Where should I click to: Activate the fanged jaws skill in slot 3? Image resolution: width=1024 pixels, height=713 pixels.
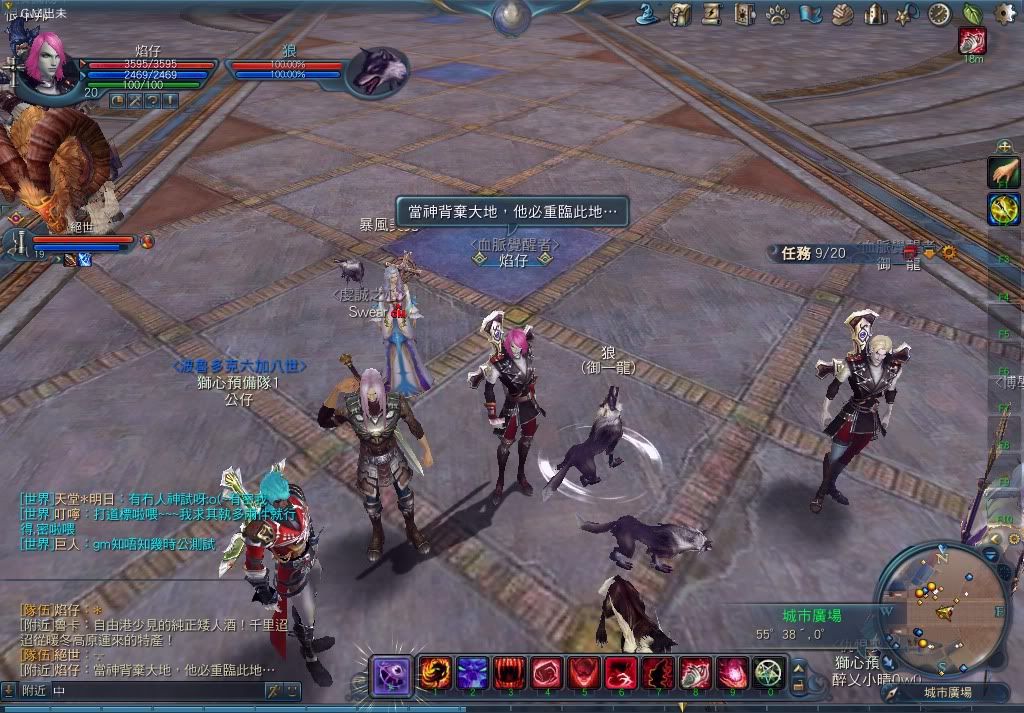tap(509, 673)
